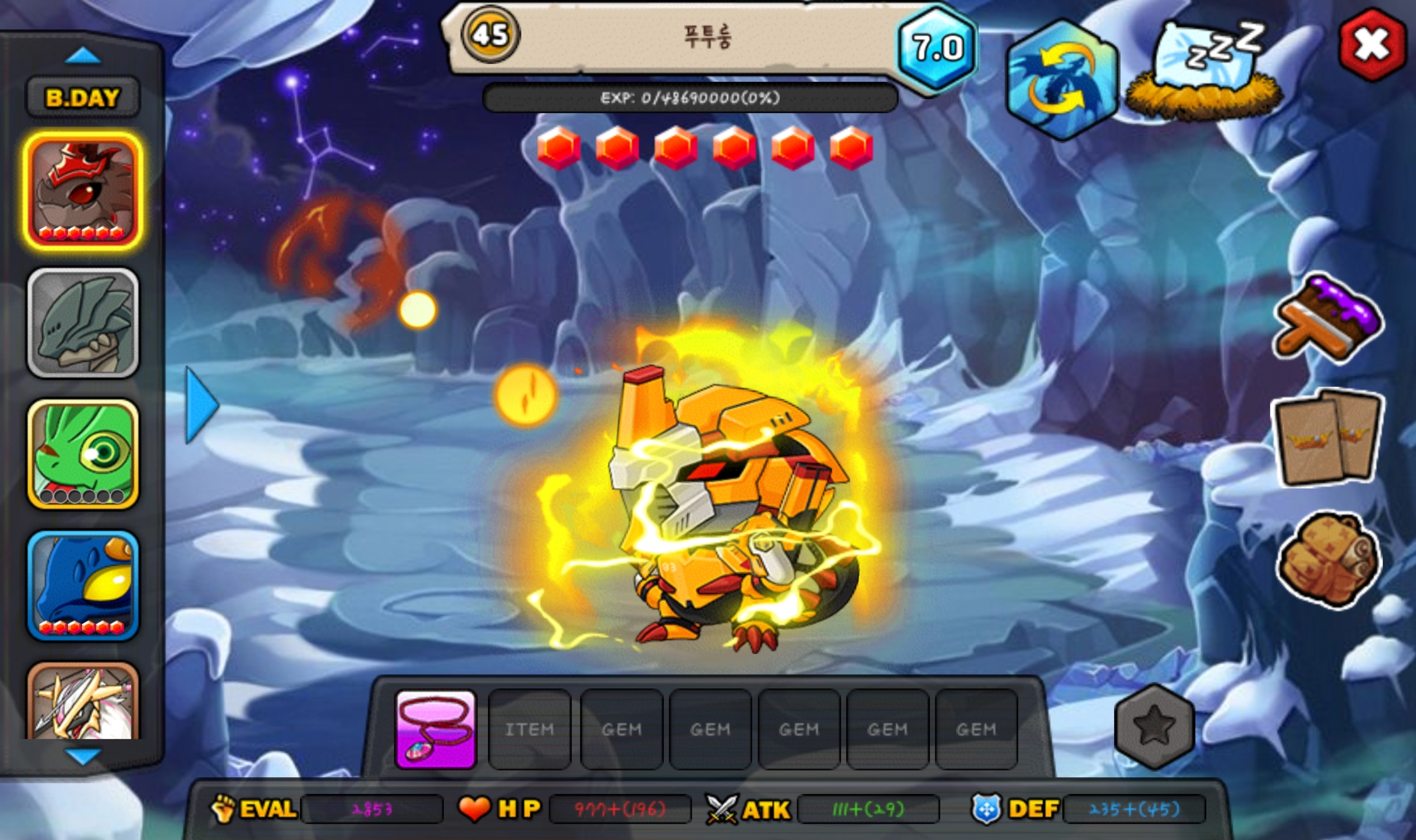Collapse the dragon list side arrow

click(201, 404)
